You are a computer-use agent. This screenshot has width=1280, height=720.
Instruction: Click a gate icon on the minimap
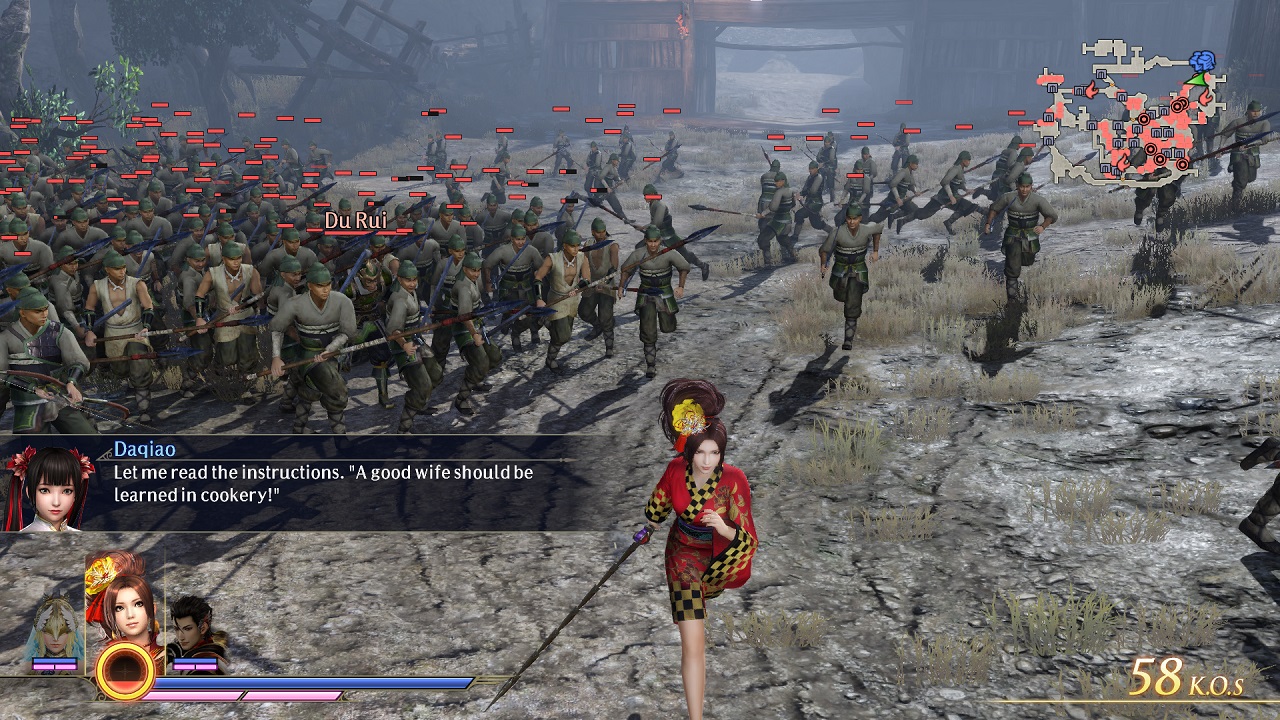coord(1101,74)
